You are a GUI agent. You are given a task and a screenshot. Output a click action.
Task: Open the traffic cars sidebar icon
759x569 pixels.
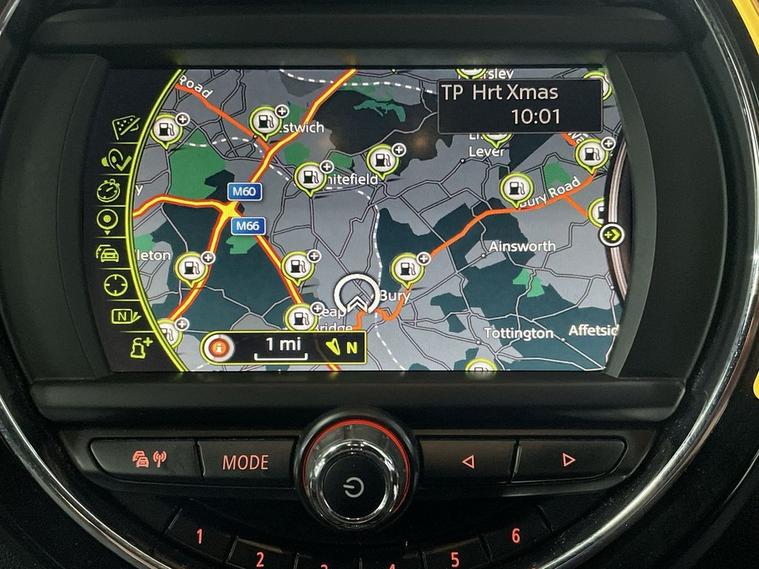point(108,252)
